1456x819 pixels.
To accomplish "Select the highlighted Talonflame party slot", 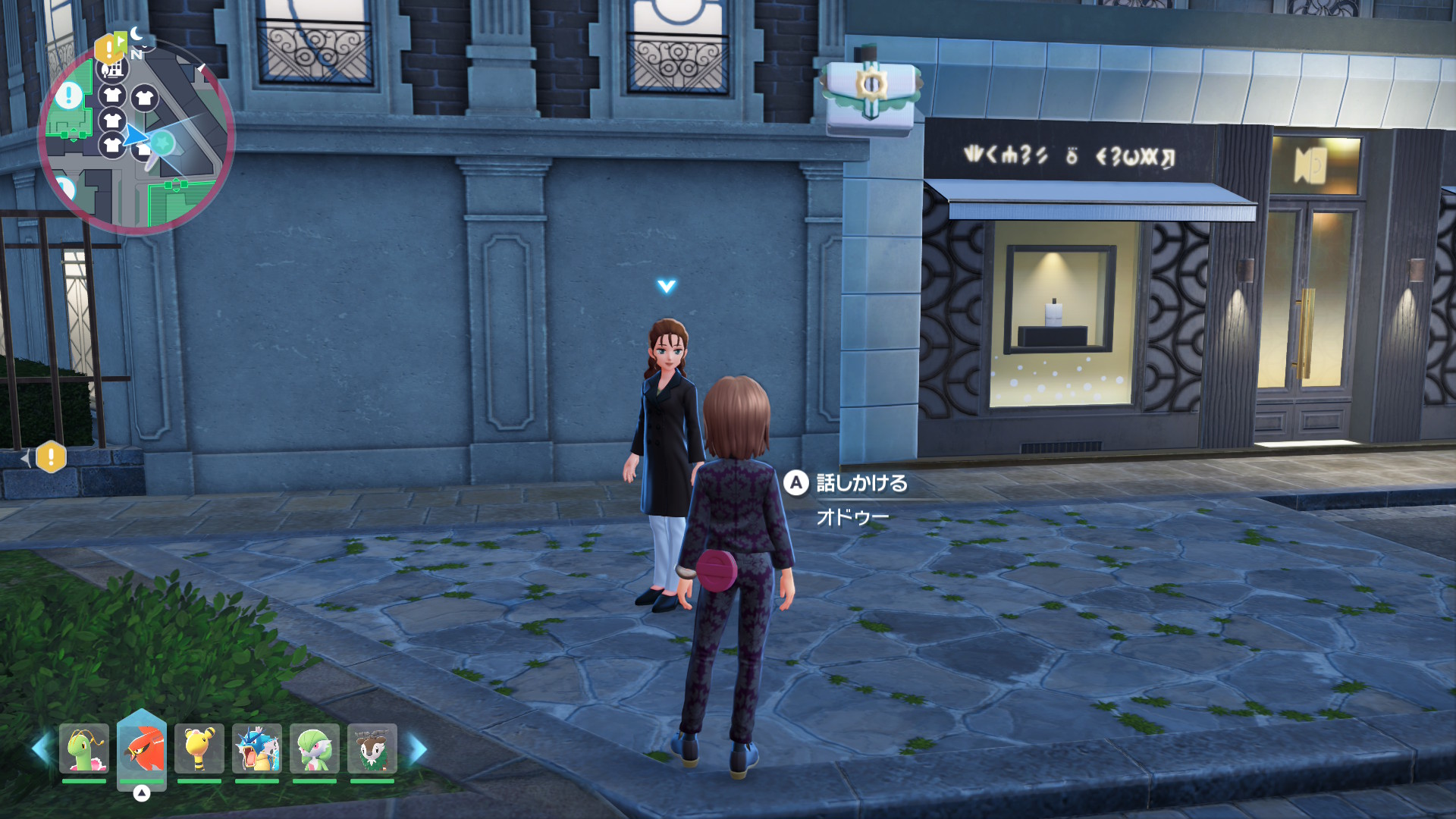I will (142, 748).
